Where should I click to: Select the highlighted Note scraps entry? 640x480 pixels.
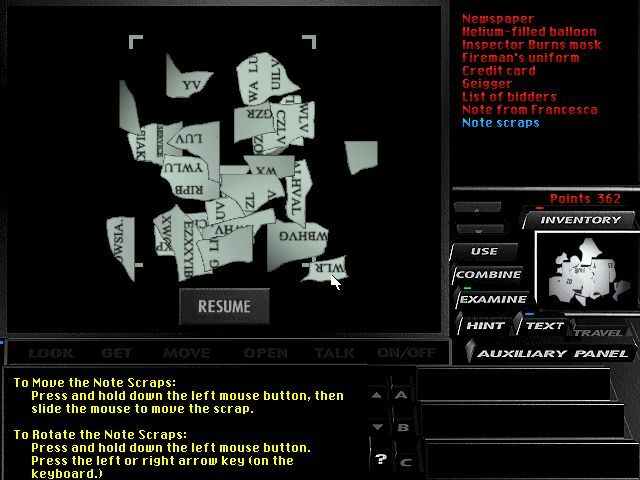pyautogui.click(x=501, y=123)
